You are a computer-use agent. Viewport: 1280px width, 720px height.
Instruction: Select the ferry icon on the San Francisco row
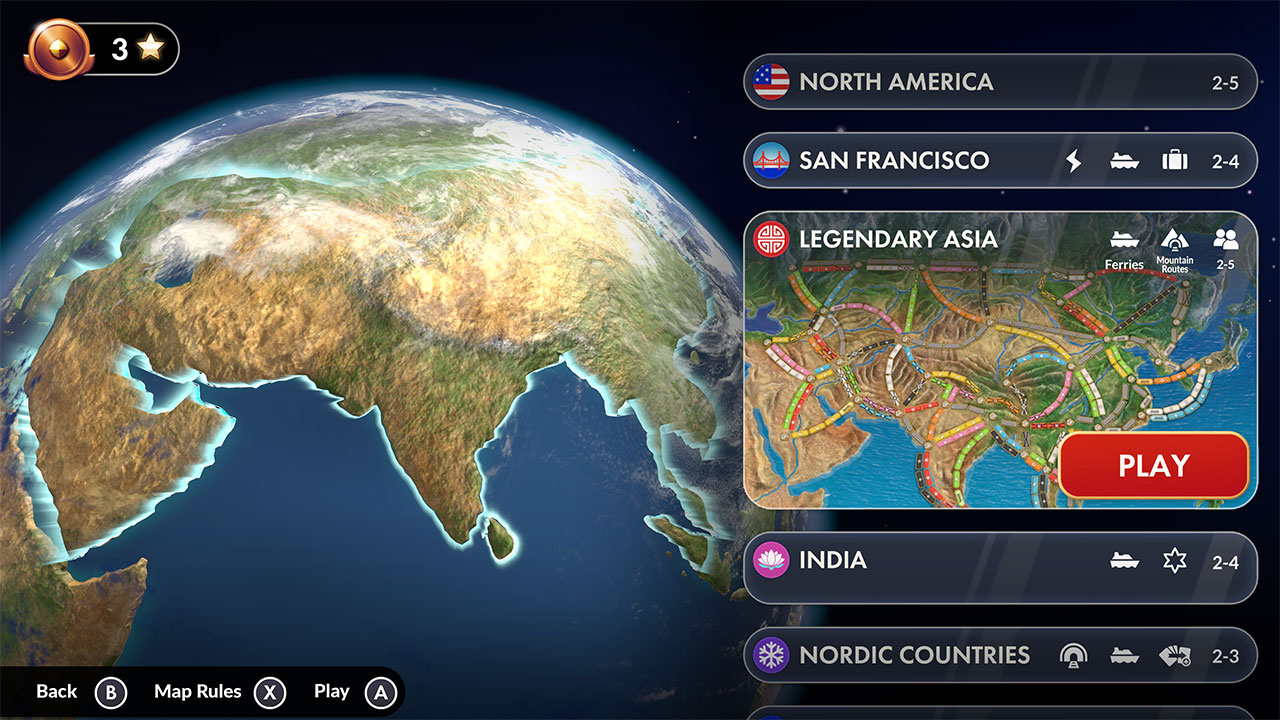(1124, 160)
